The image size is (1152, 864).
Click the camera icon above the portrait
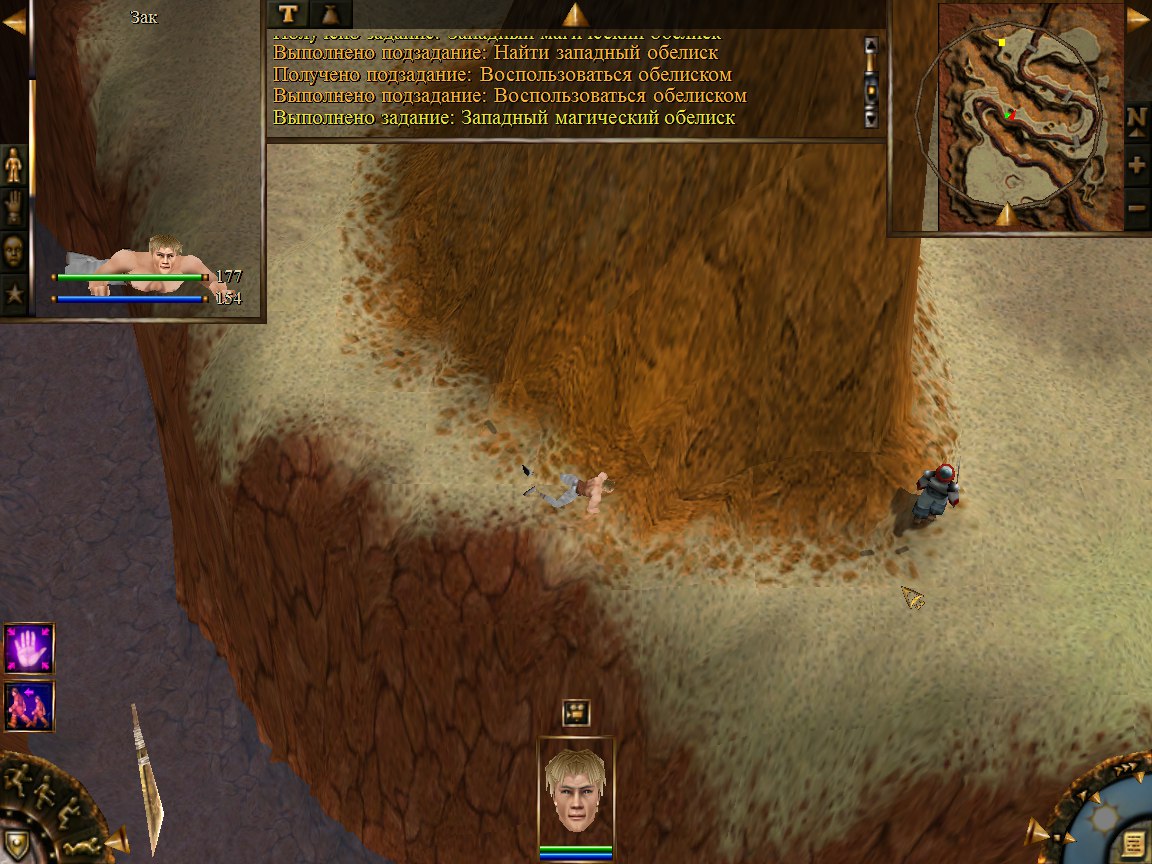pyautogui.click(x=576, y=713)
